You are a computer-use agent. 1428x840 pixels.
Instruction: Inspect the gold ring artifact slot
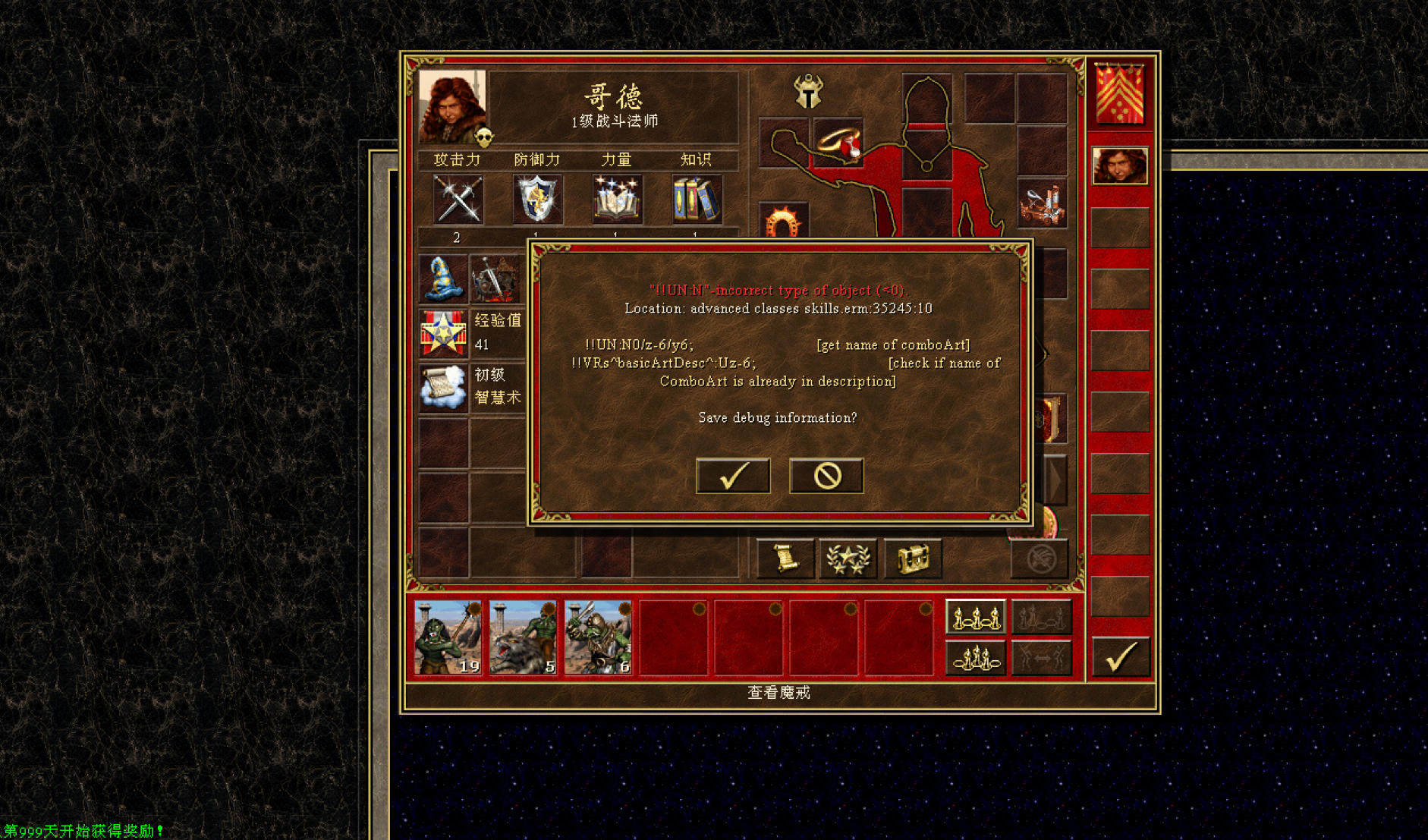(838, 143)
